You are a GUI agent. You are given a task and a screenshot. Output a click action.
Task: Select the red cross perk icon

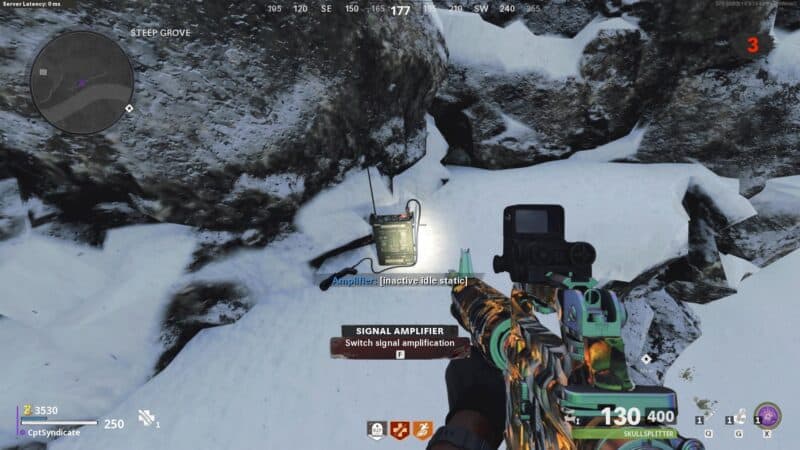(x=400, y=431)
